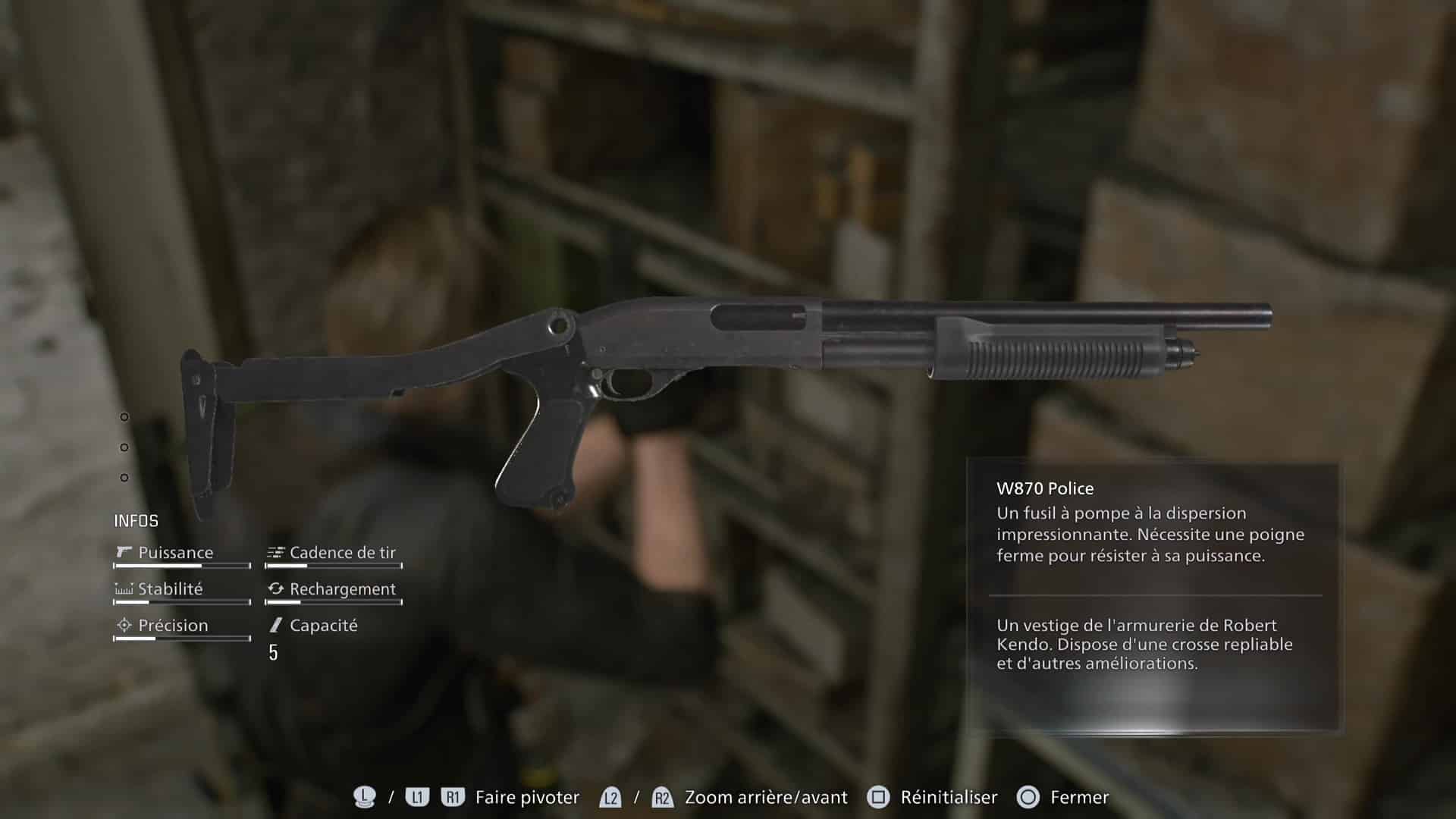This screenshot has height=819, width=1456.
Task: Select the bottom page indicator dot
Action: click(123, 479)
